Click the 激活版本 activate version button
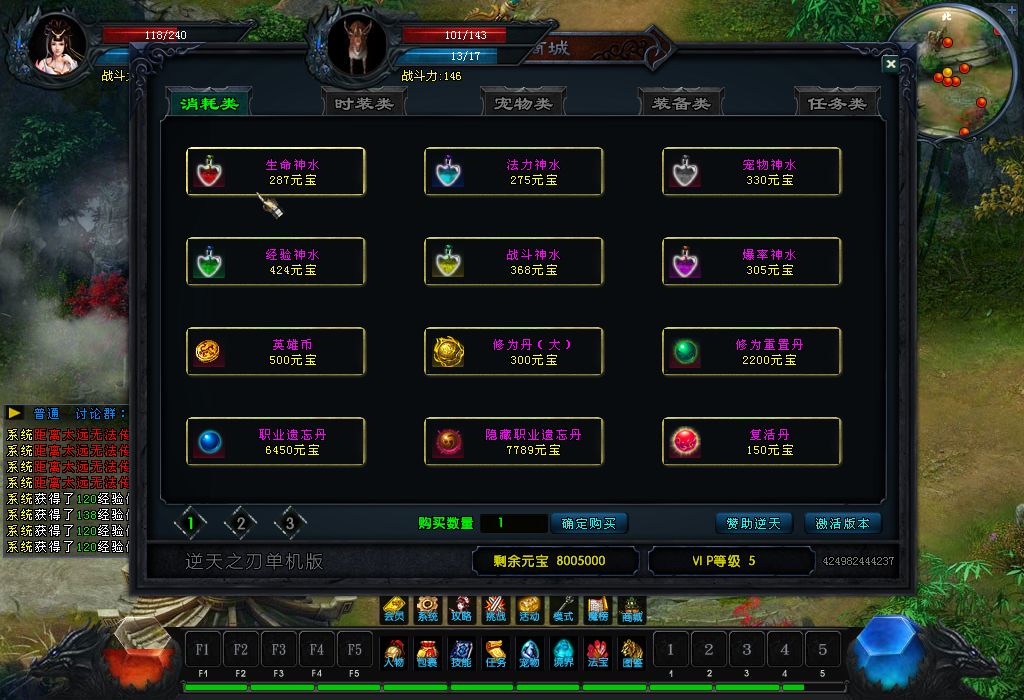Screen dimensions: 1024x700 tap(842, 523)
